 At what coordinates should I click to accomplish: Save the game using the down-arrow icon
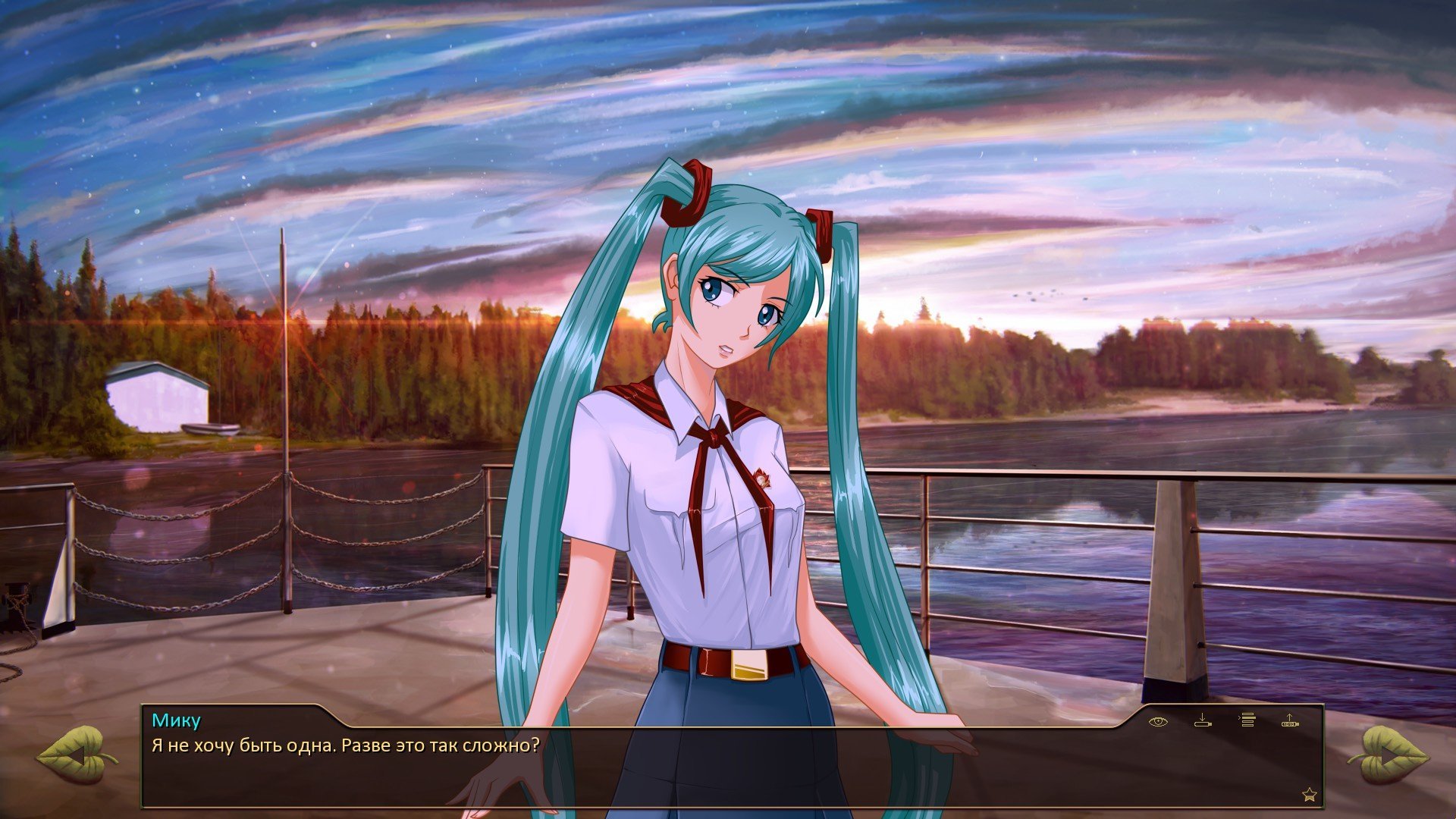(1203, 720)
